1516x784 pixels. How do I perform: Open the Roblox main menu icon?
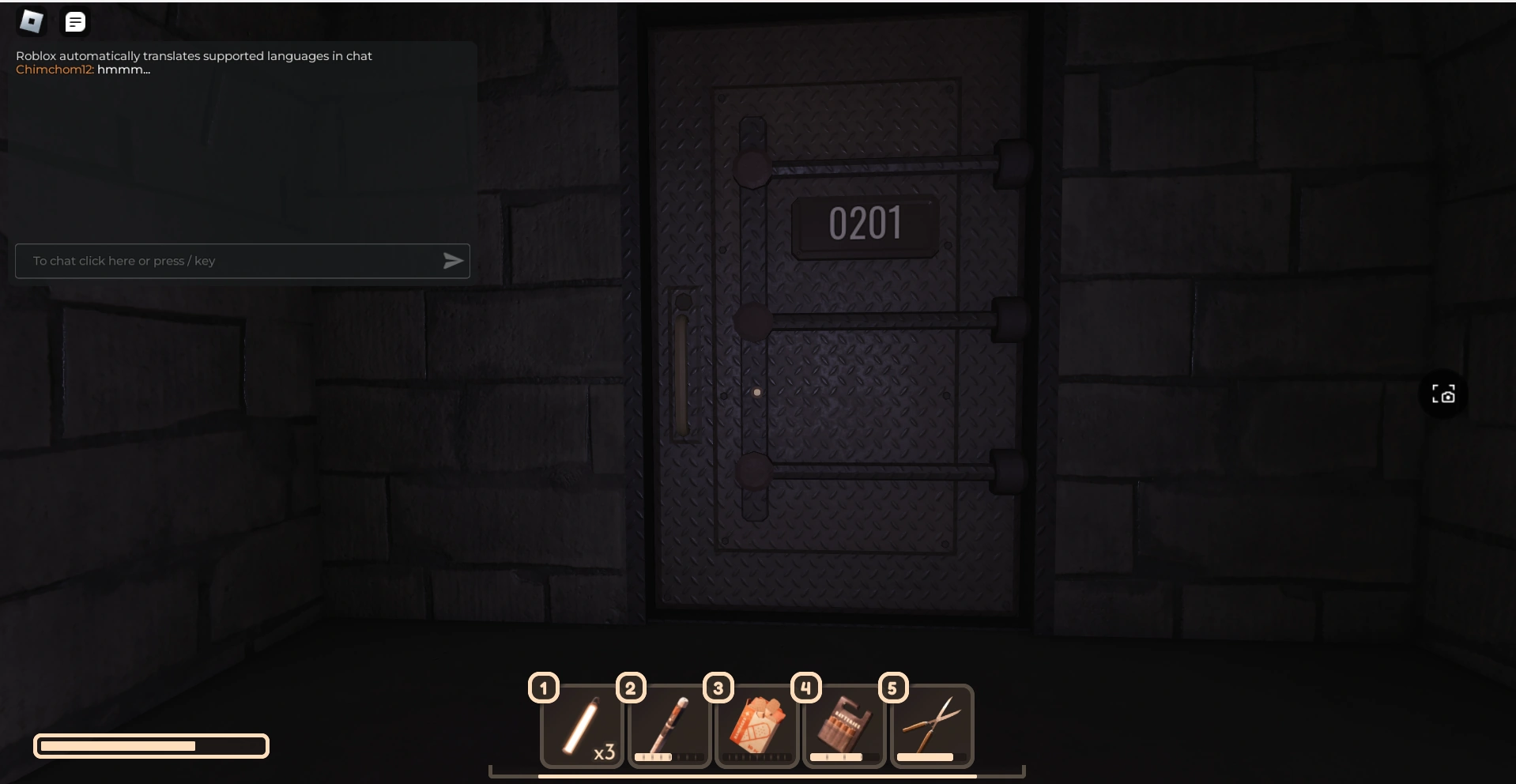tap(31, 21)
